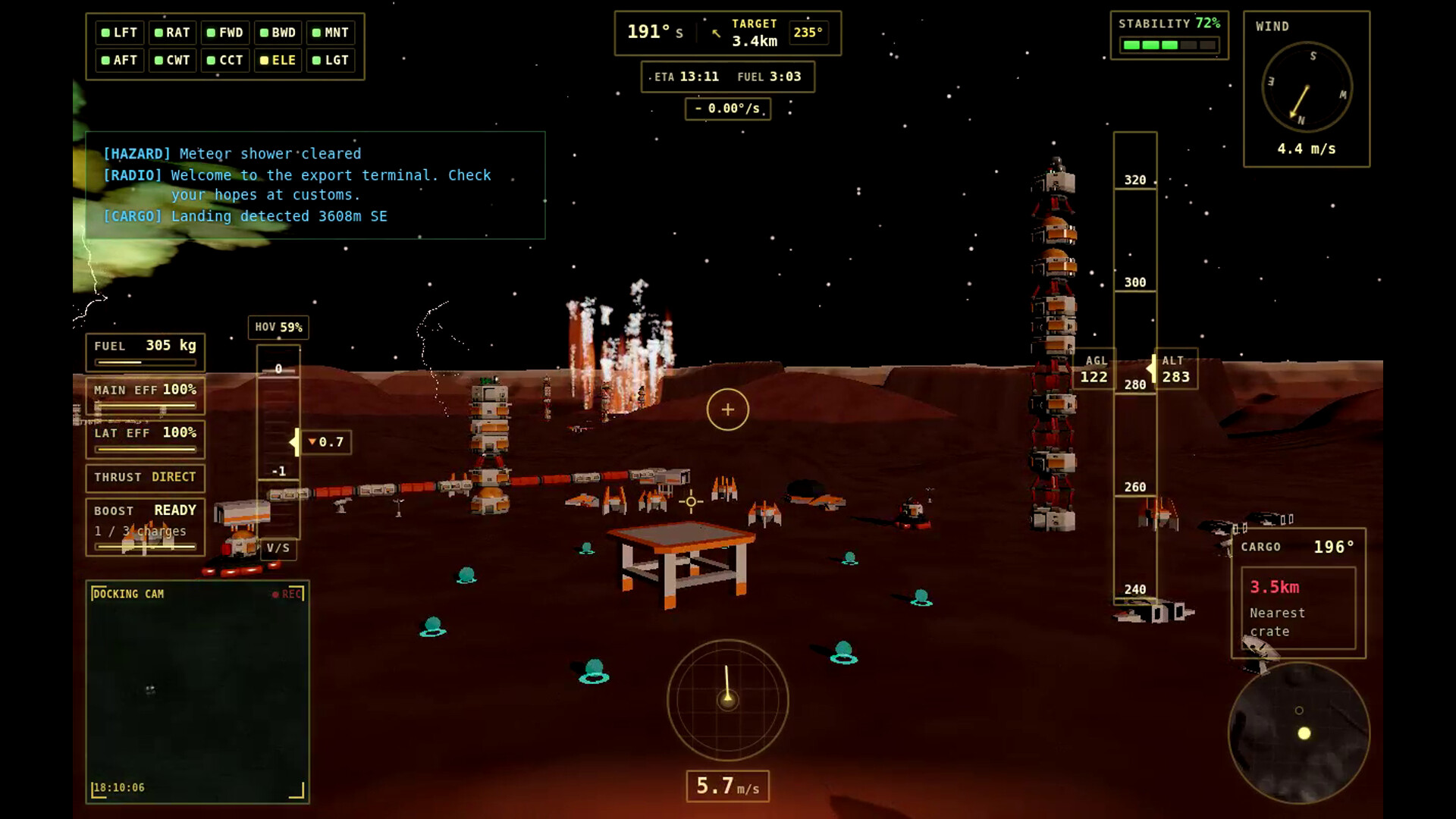Open the radio message log panel

tap(315, 185)
